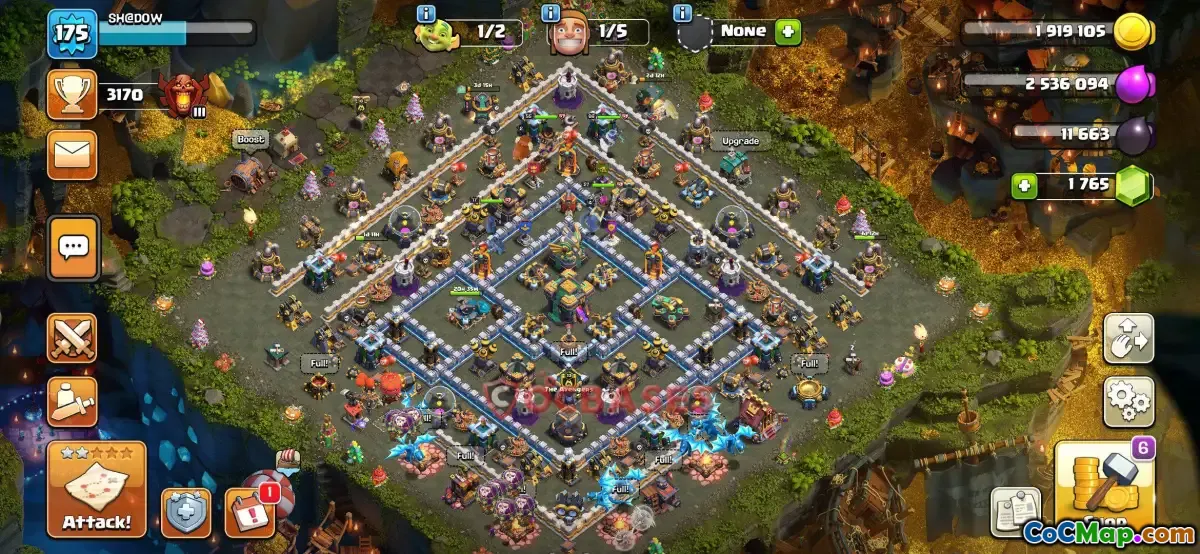
Task: Show info for goblin builder 1/2
Action: (427, 13)
